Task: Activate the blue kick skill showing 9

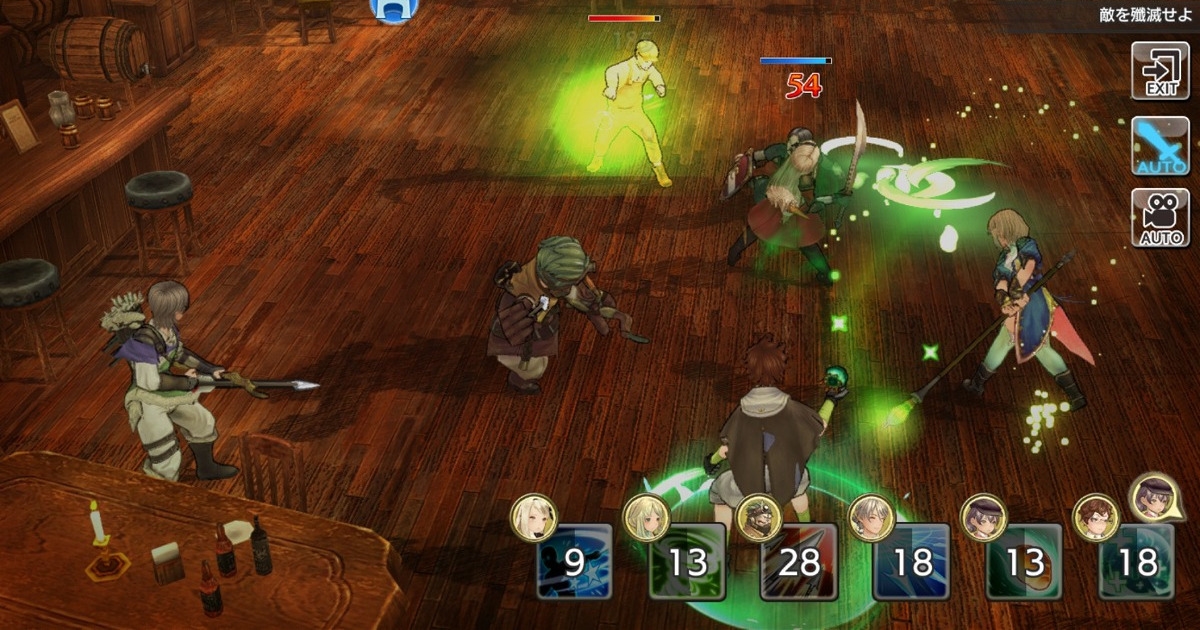Action: (574, 562)
